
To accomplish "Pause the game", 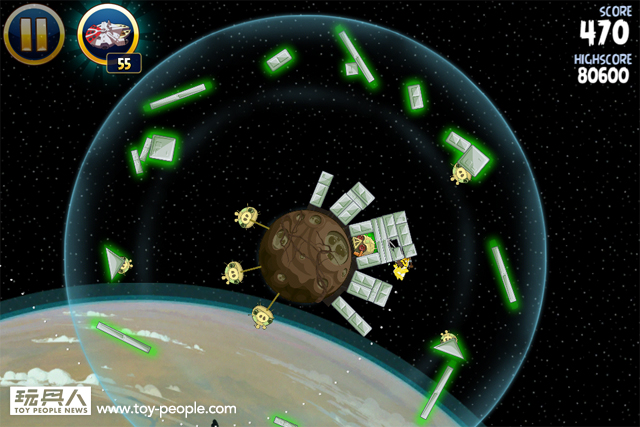I will 34,33.
